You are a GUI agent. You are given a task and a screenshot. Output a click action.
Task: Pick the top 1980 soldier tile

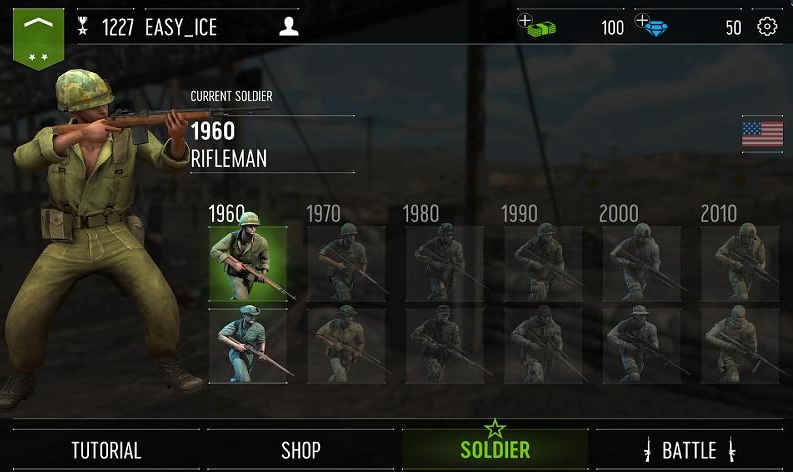click(444, 264)
